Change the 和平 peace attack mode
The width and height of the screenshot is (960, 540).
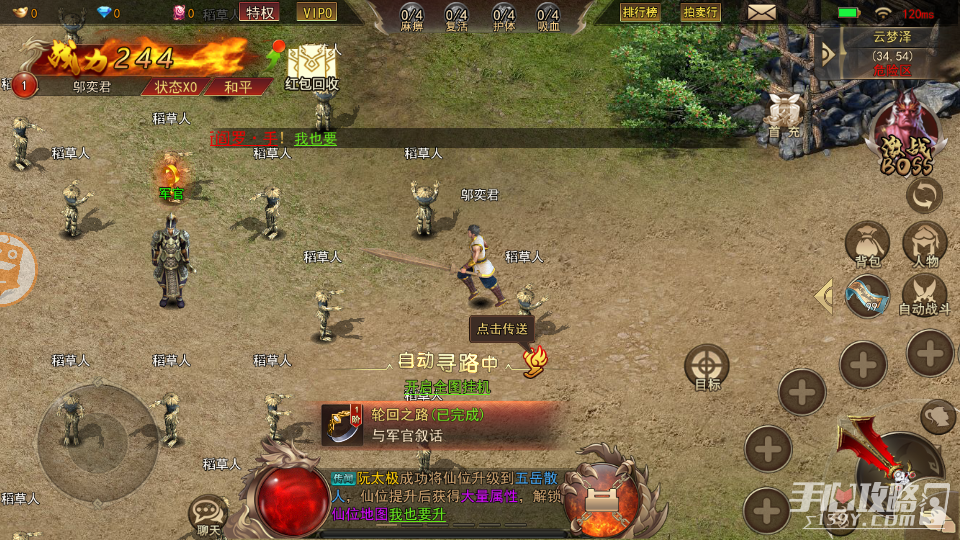pos(238,87)
